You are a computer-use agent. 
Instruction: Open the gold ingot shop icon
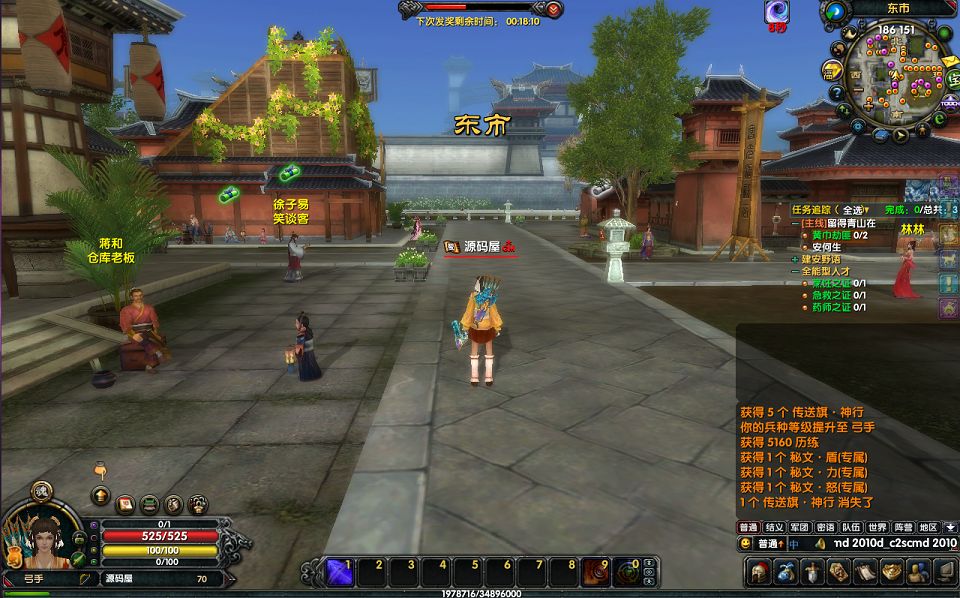(890, 571)
